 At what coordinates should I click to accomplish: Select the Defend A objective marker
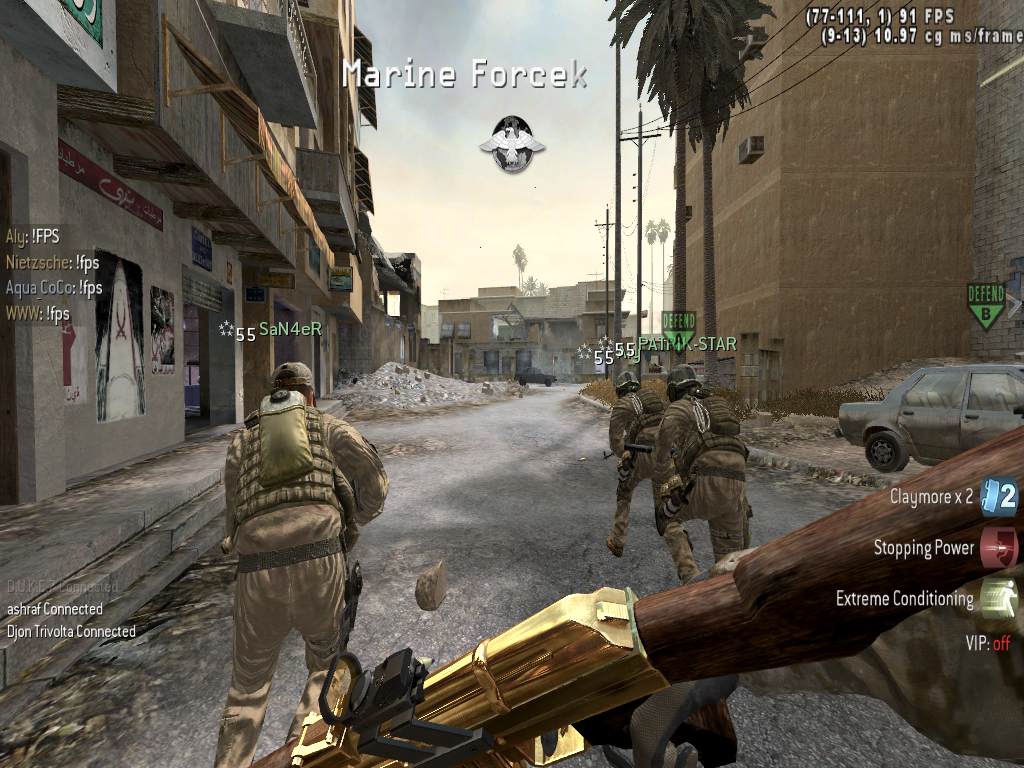pos(678,326)
